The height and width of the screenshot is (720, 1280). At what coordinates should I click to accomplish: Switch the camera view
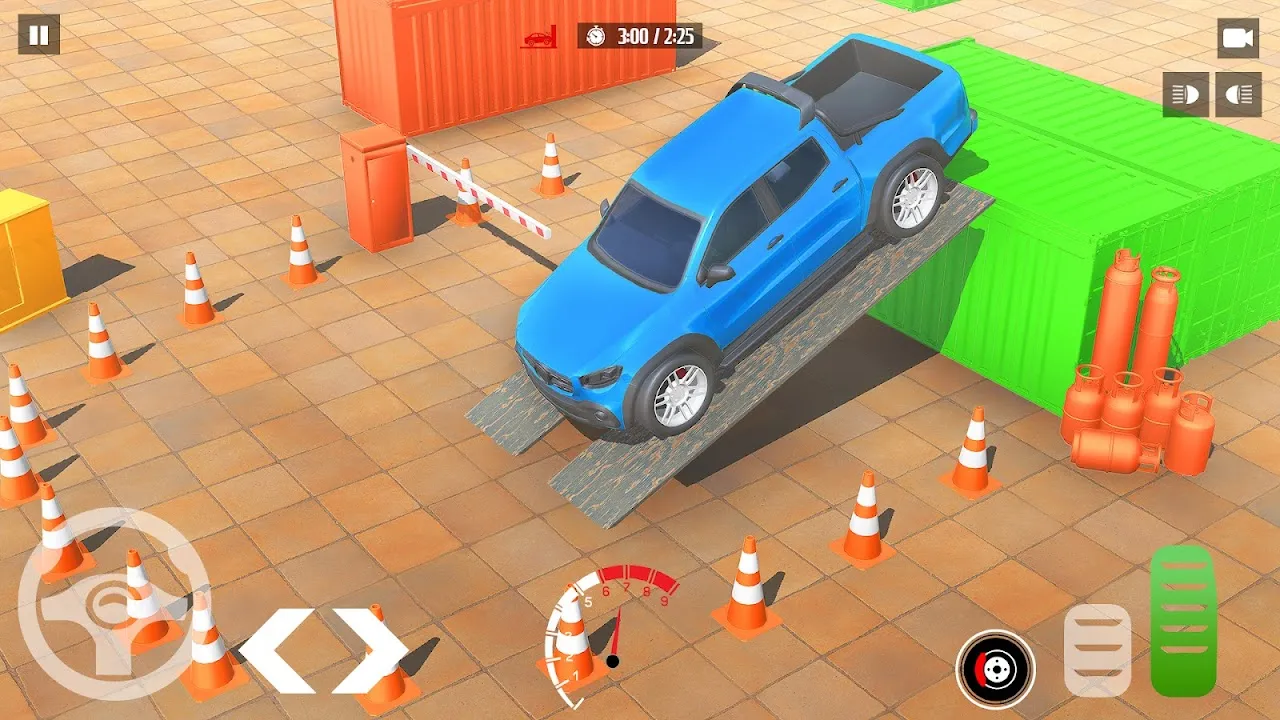(x=1238, y=38)
